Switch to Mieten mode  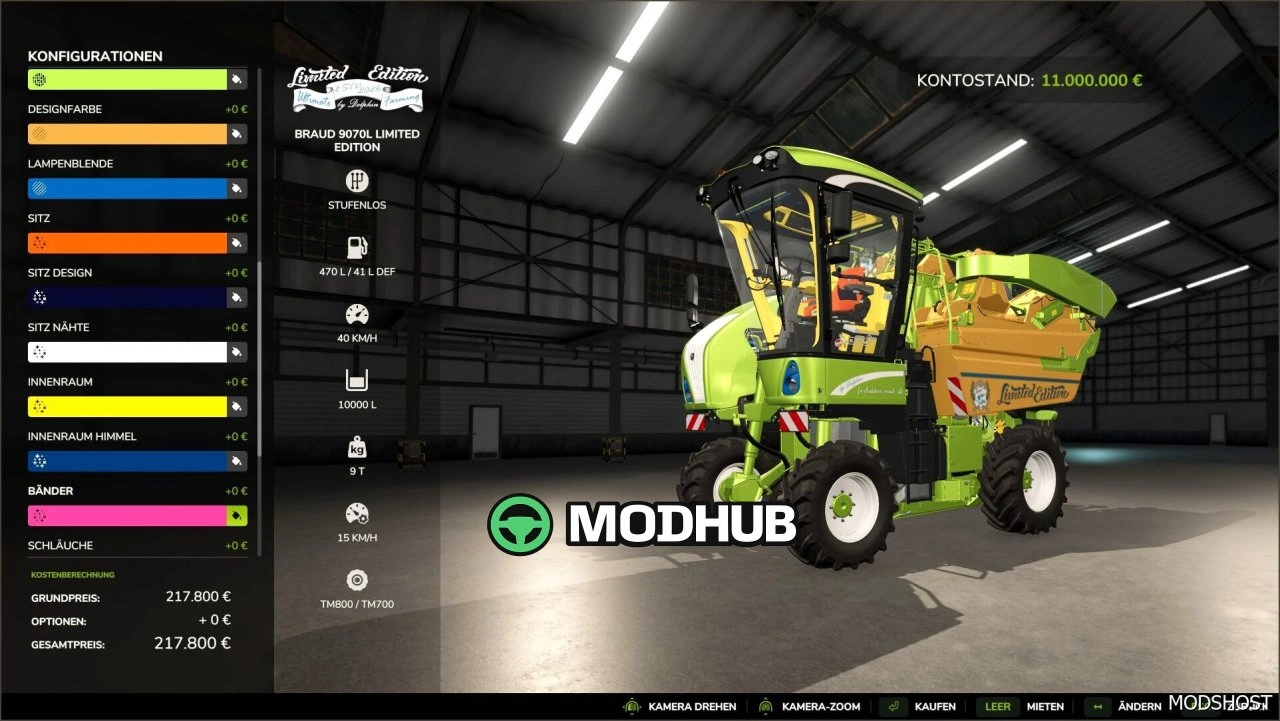(x=1046, y=706)
